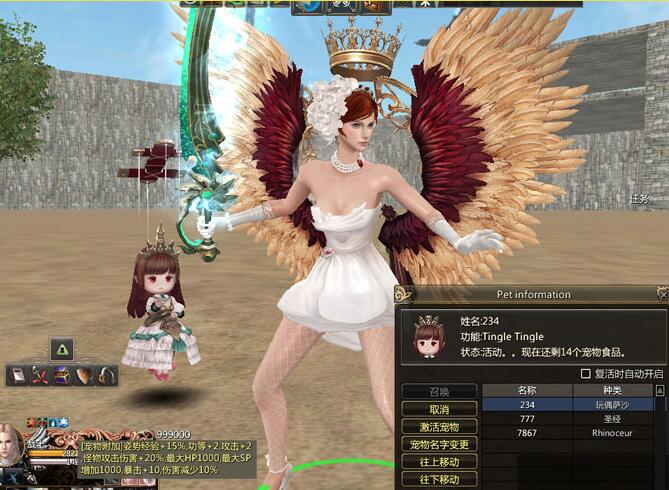
Task: Move pet up with 往上移动
Action: pos(438,462)
